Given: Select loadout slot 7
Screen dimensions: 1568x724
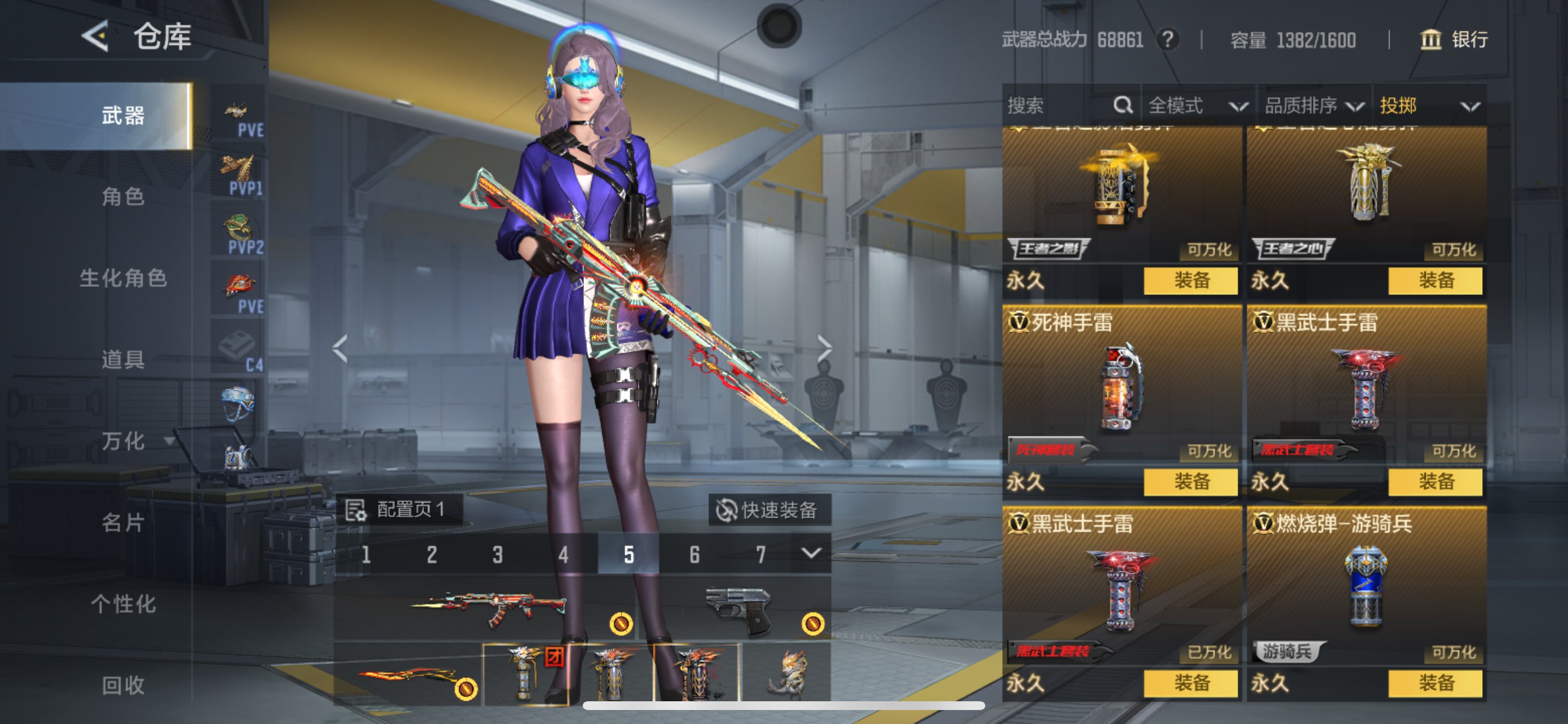Looking at the screenshot, I should coord(759,554).
